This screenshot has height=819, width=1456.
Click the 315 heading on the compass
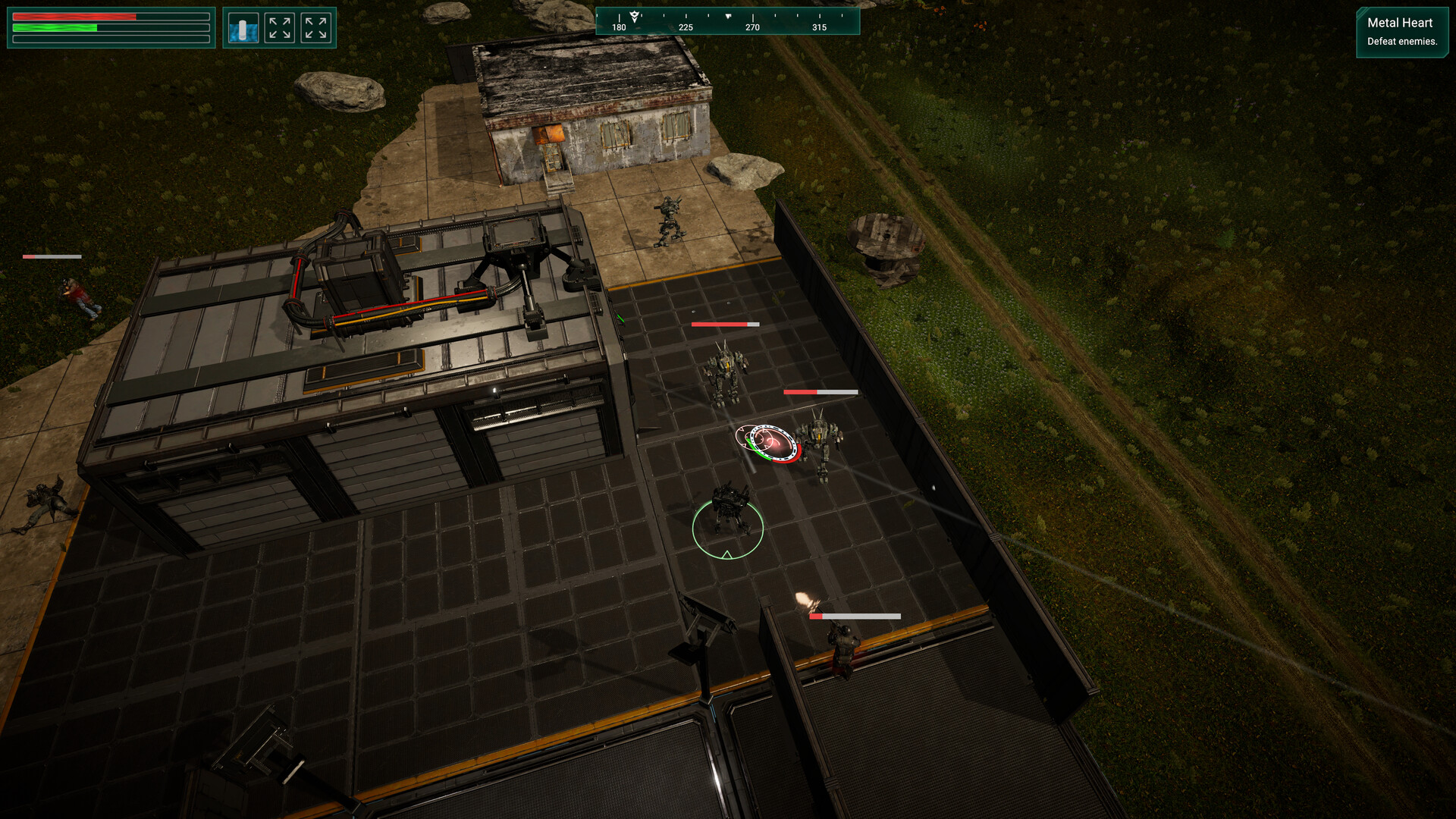pyautogui.click(x=819, y=27)
